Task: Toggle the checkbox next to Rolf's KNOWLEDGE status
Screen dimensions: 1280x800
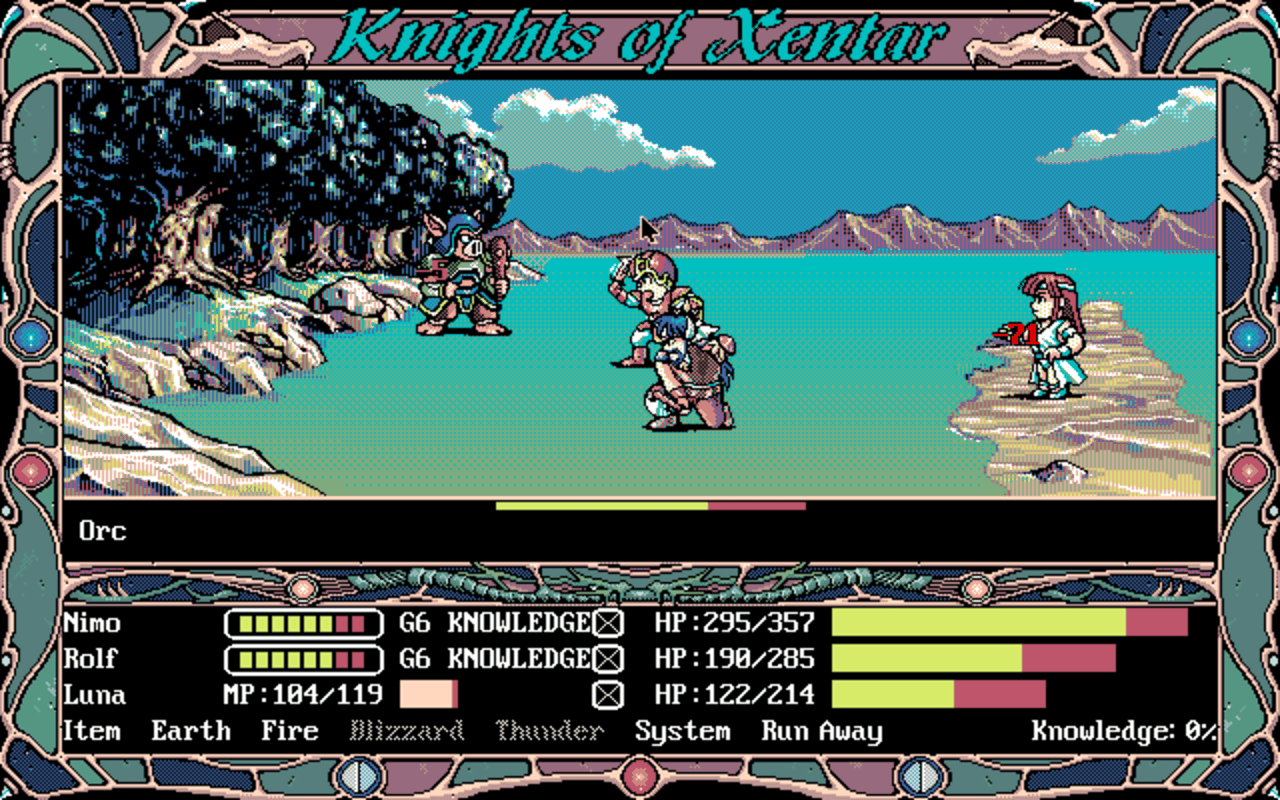Action: pos(606,659)
